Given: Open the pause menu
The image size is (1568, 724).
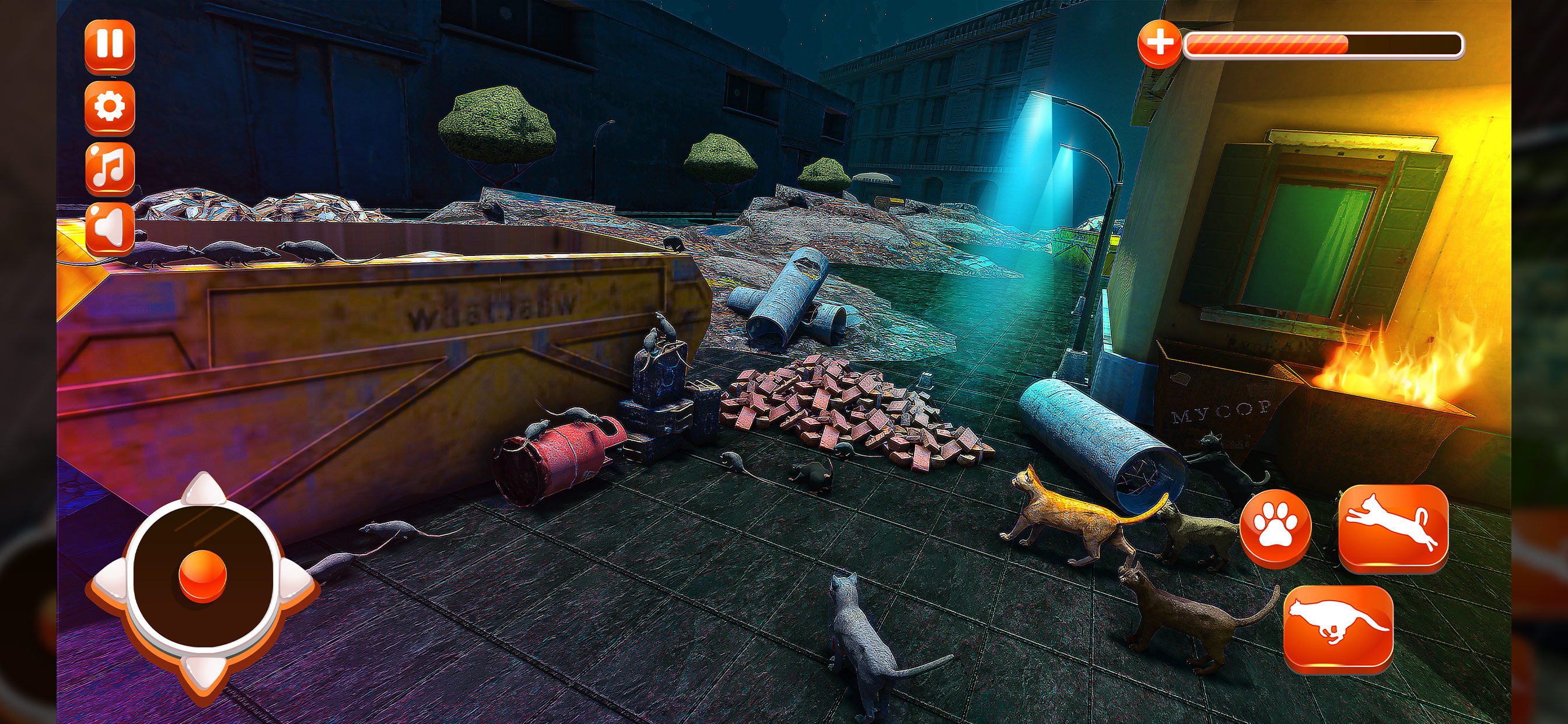Looking at the screenshot, I should 110,44.
